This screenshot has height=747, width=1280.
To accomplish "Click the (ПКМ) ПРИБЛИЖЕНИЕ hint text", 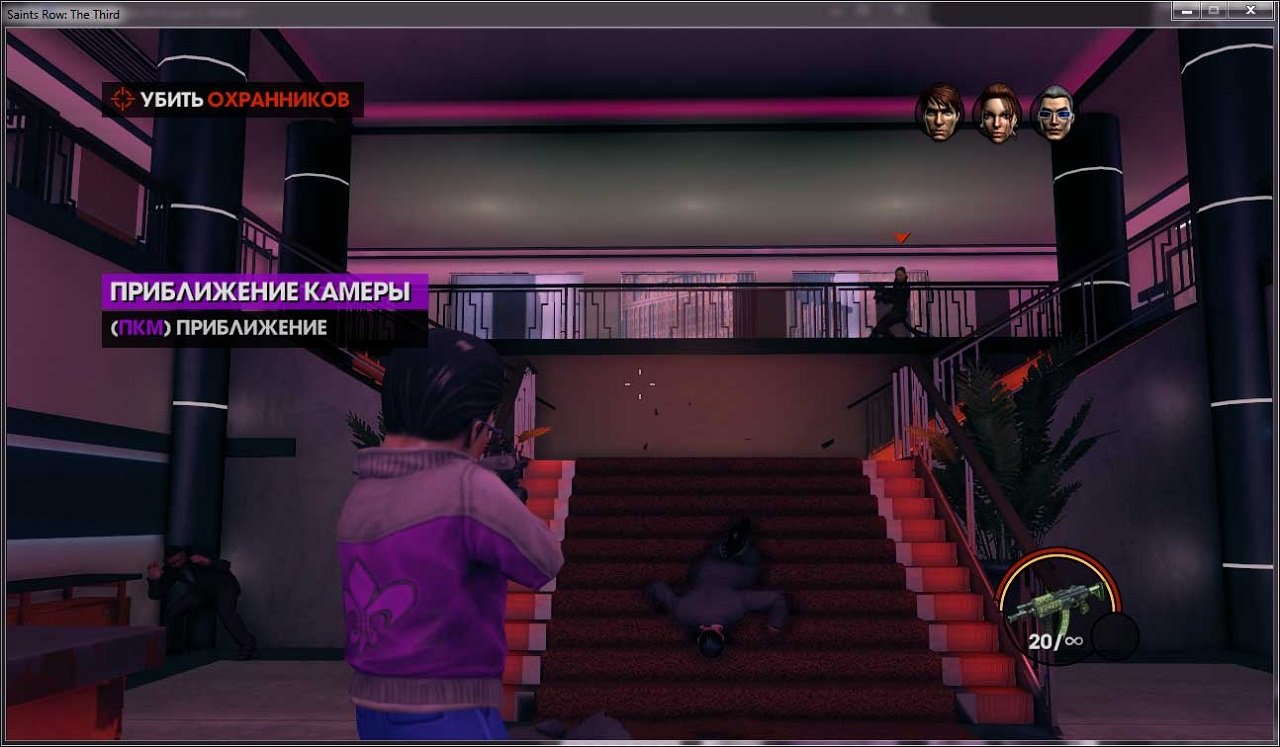I will coord(220,327).
